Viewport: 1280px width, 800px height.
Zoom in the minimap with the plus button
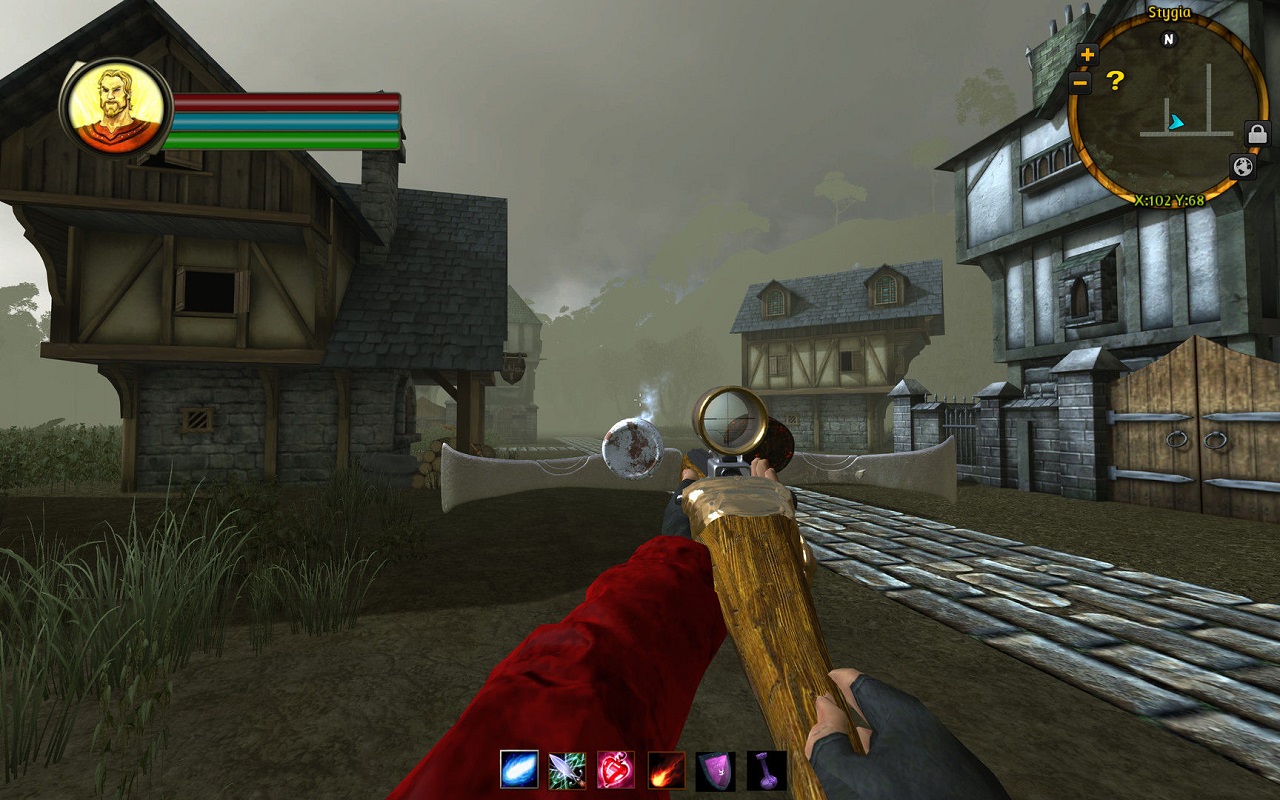click(1087, 55)
